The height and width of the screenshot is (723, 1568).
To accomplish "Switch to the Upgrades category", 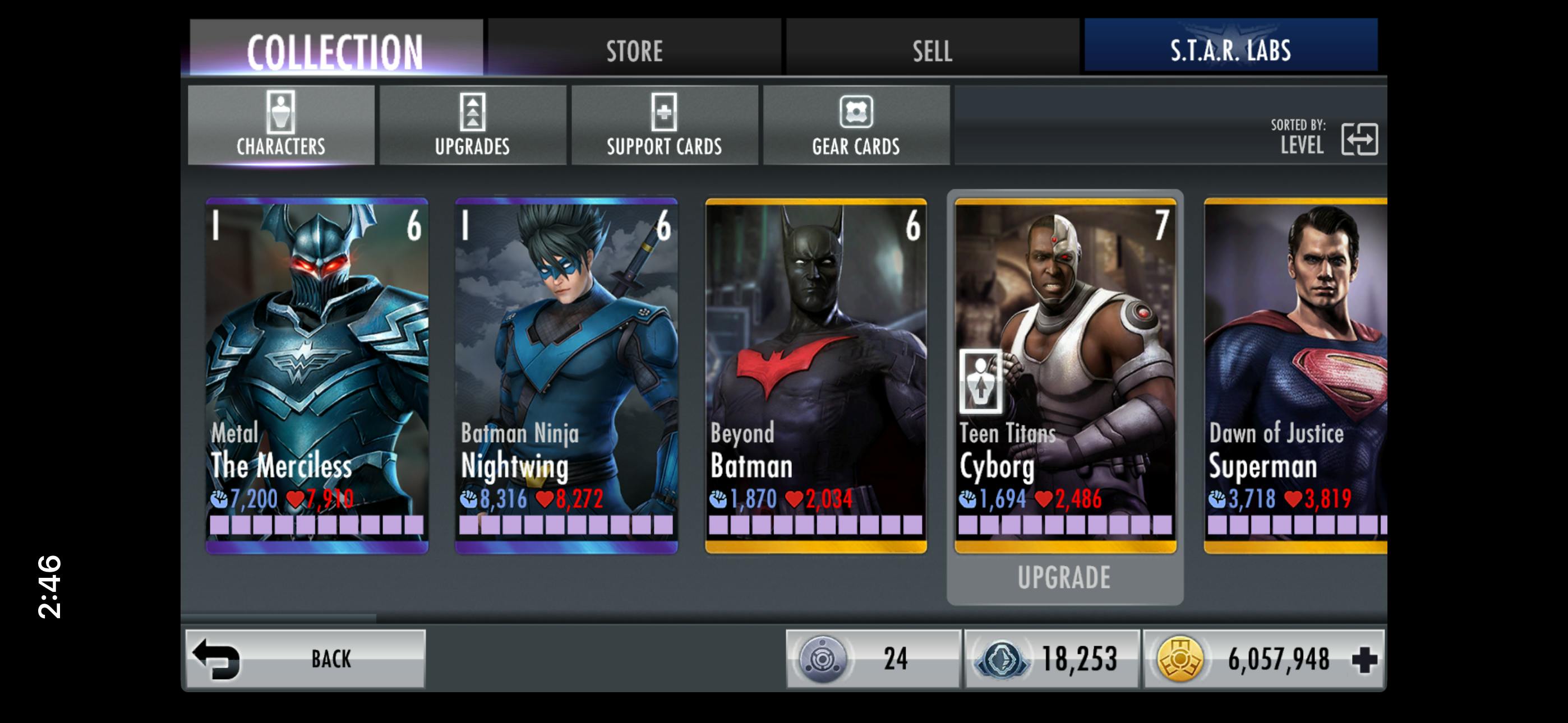I will (x=472, y=125).
